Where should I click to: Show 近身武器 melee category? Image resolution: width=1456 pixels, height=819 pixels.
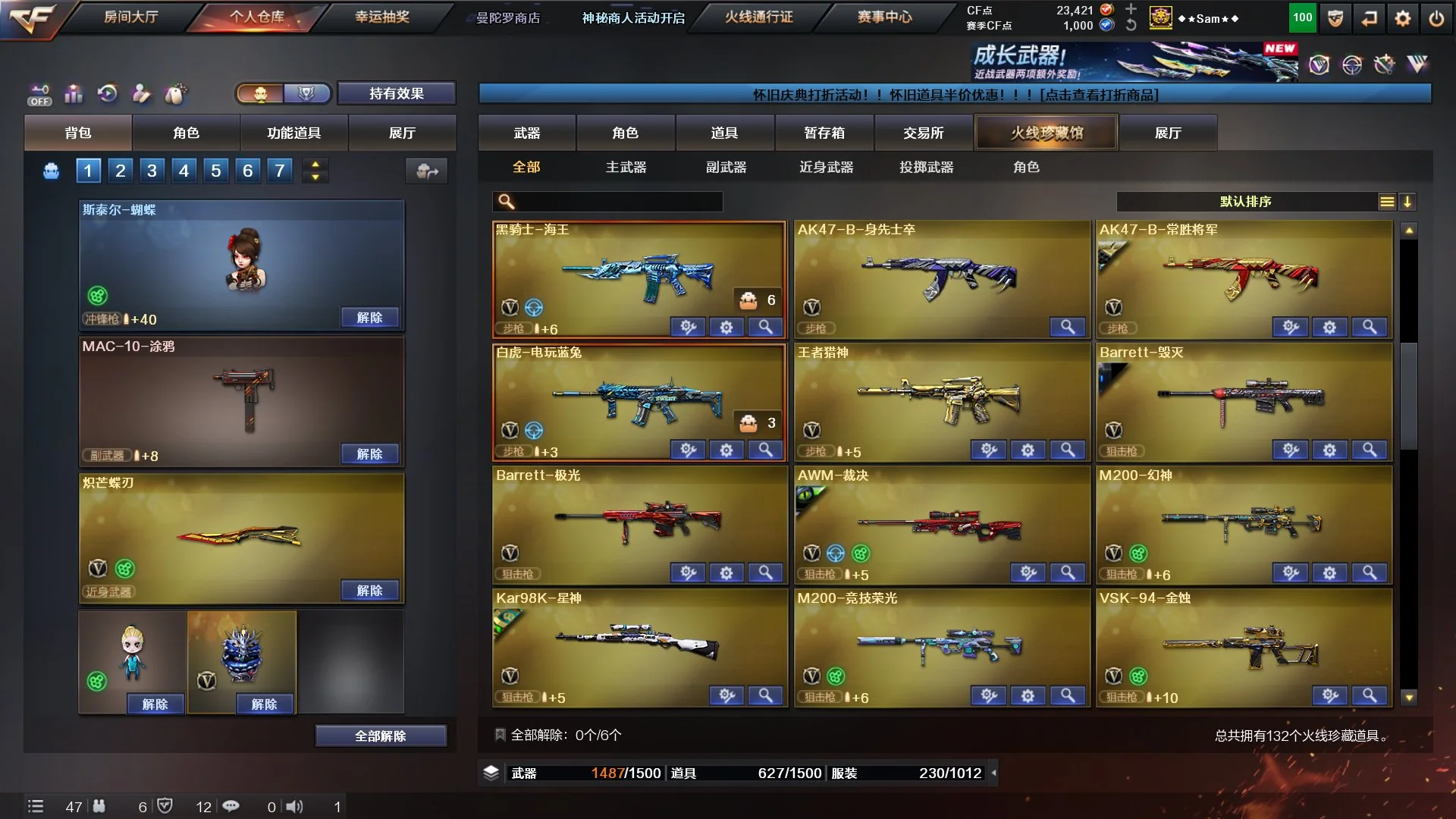(x=826, y=167)
